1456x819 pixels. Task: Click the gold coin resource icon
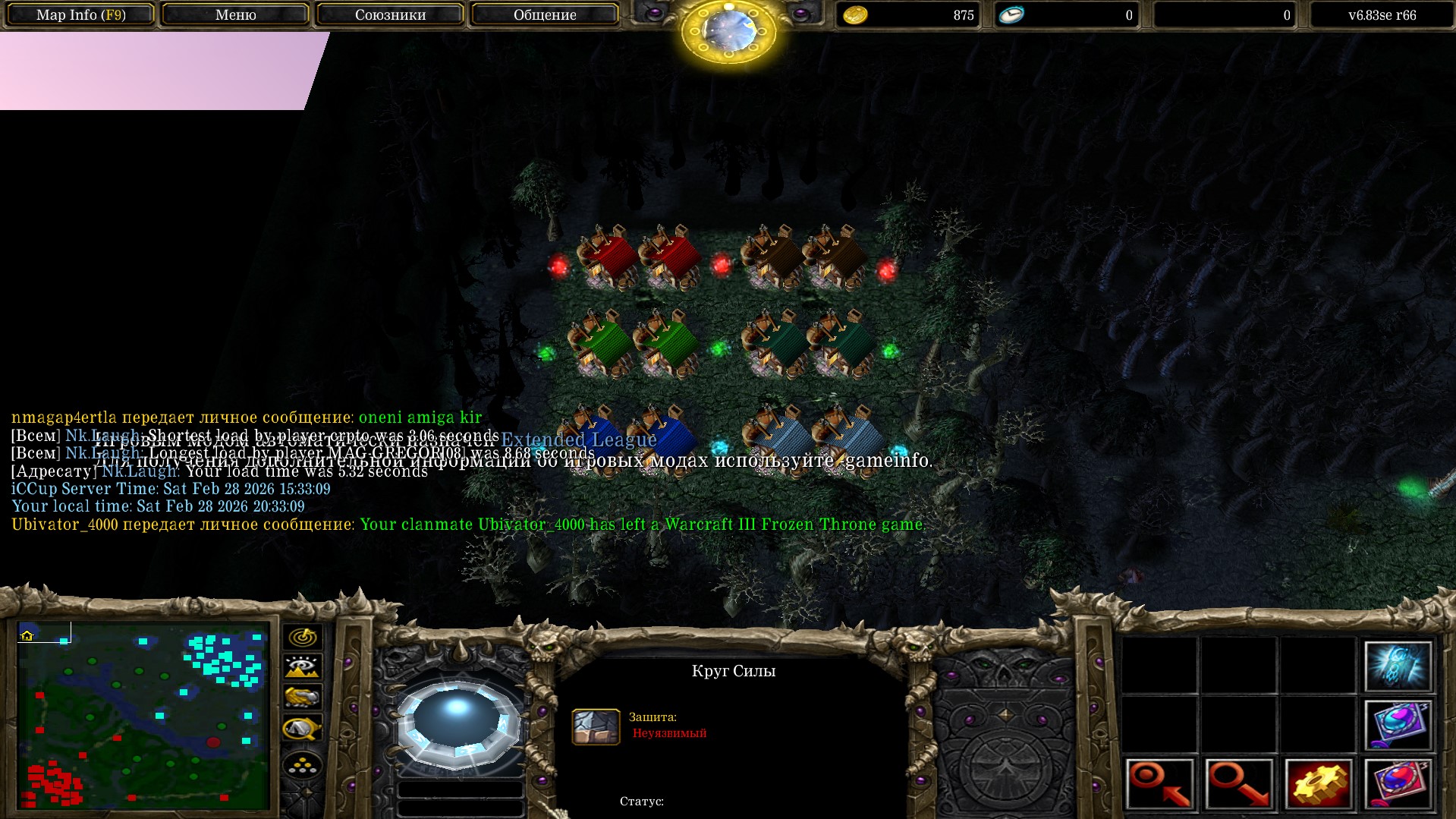[855, 15]
